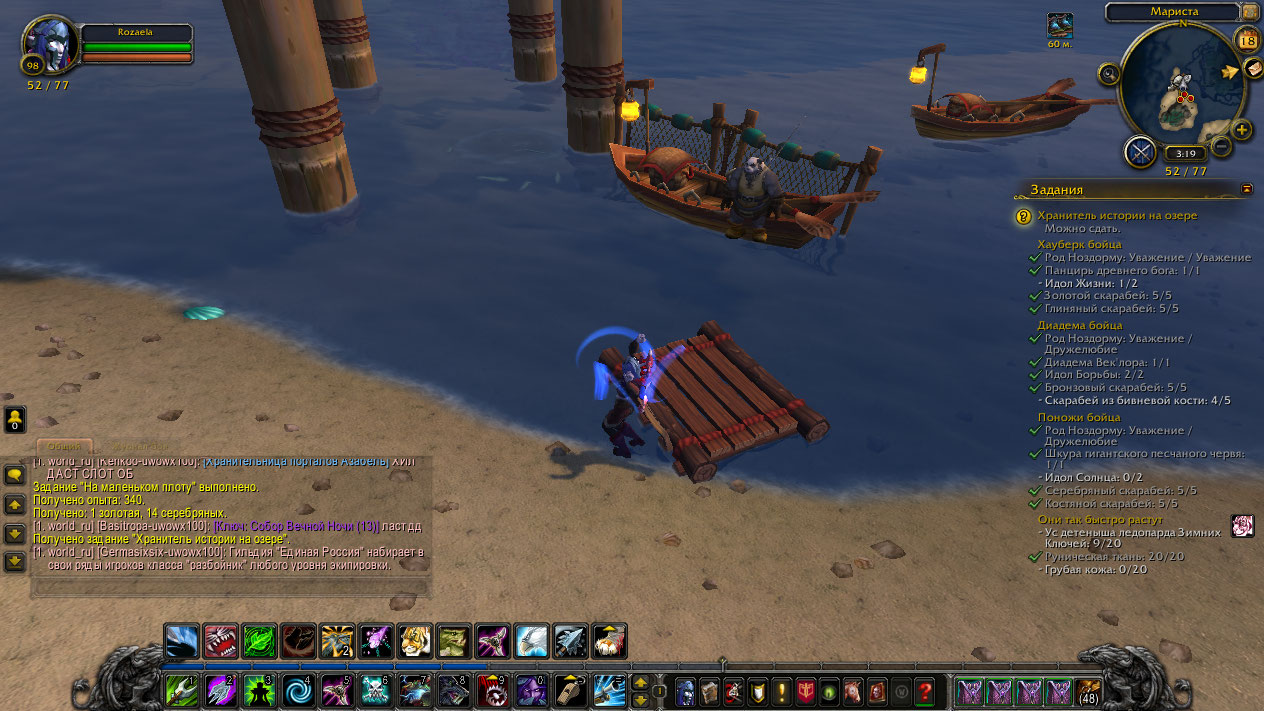This screenshot has width=1264, height=711.
Task: Click the tracking magnifier button
Action: 1108,73
